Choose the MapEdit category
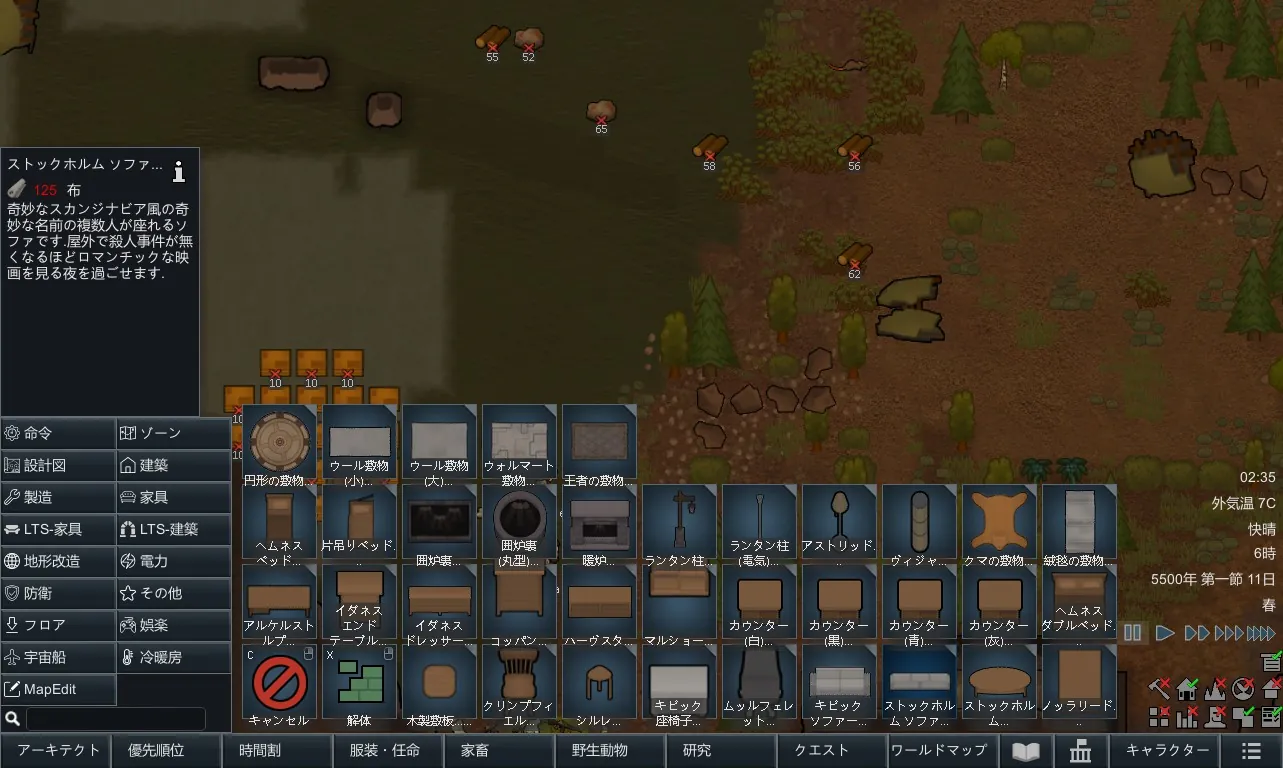 tap(58, 689)
